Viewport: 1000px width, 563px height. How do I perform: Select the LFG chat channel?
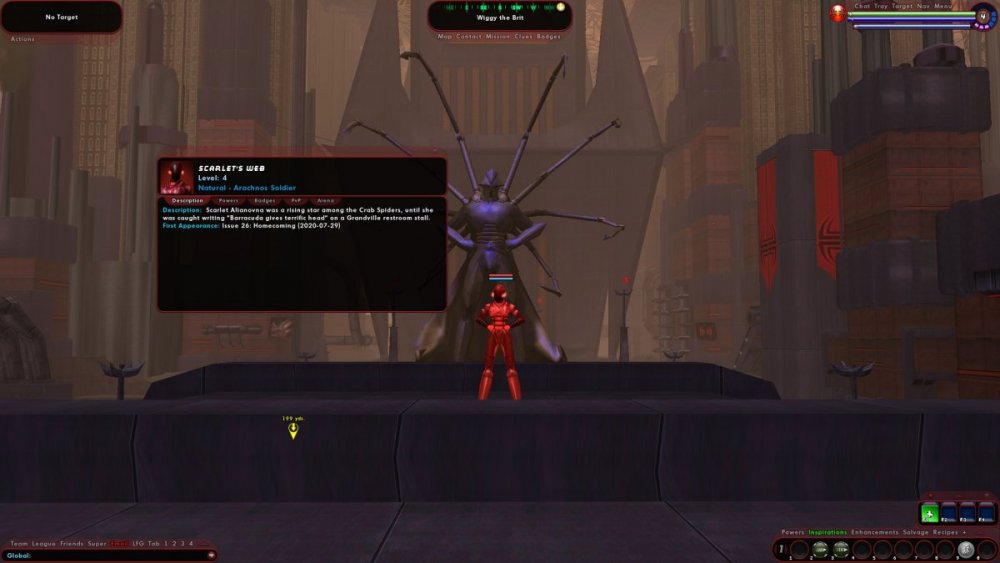click(139, 543)
